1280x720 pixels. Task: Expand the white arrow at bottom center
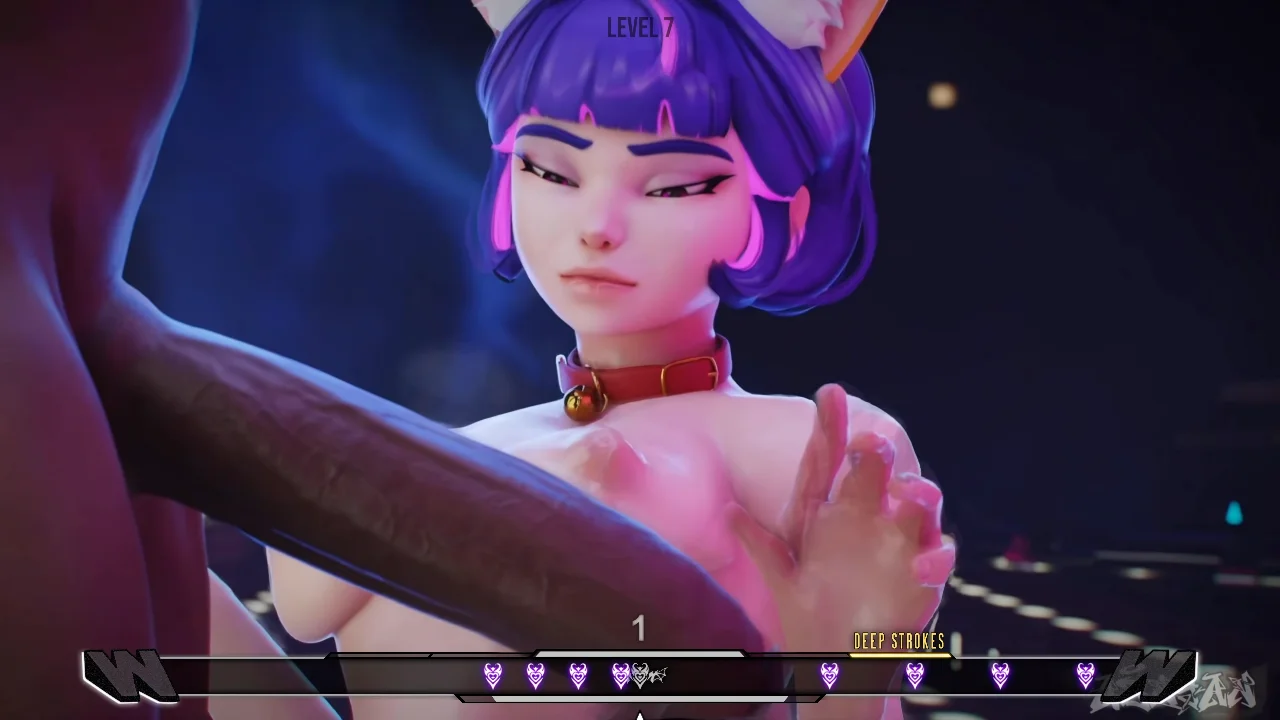pyautogui.click(x=640, y=714)
